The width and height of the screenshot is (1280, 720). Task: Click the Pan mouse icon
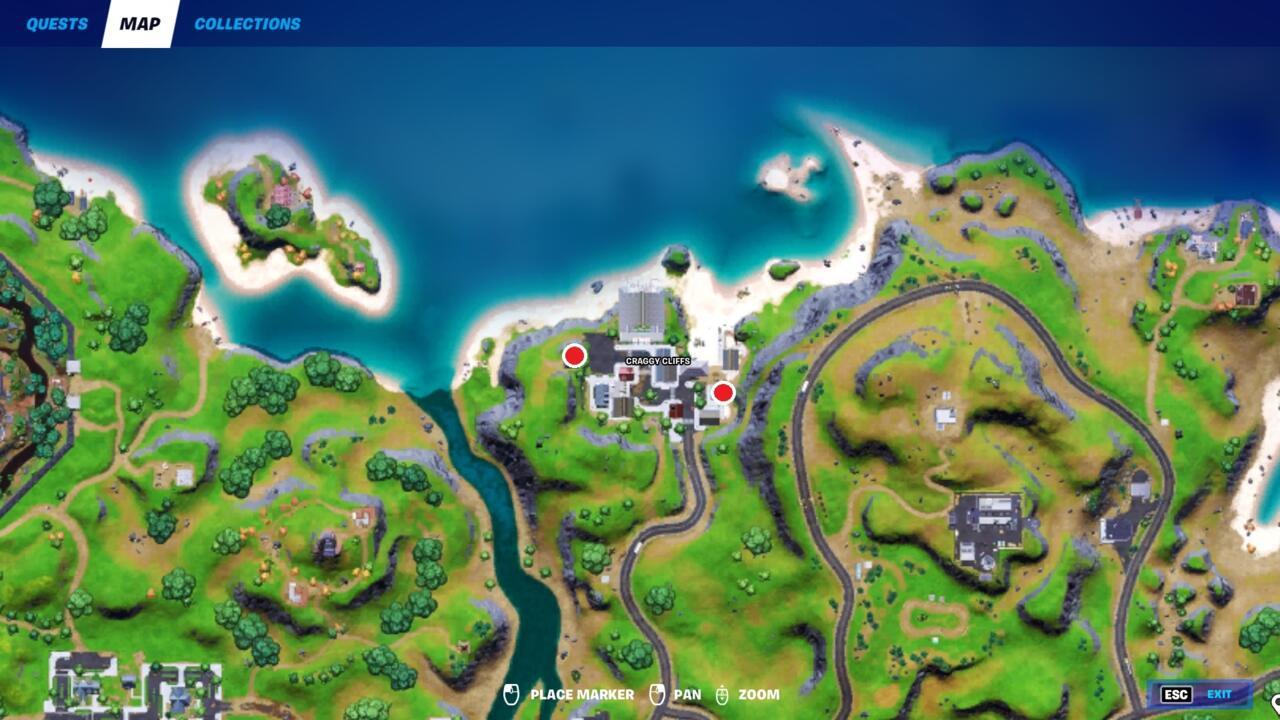point(657,693)
